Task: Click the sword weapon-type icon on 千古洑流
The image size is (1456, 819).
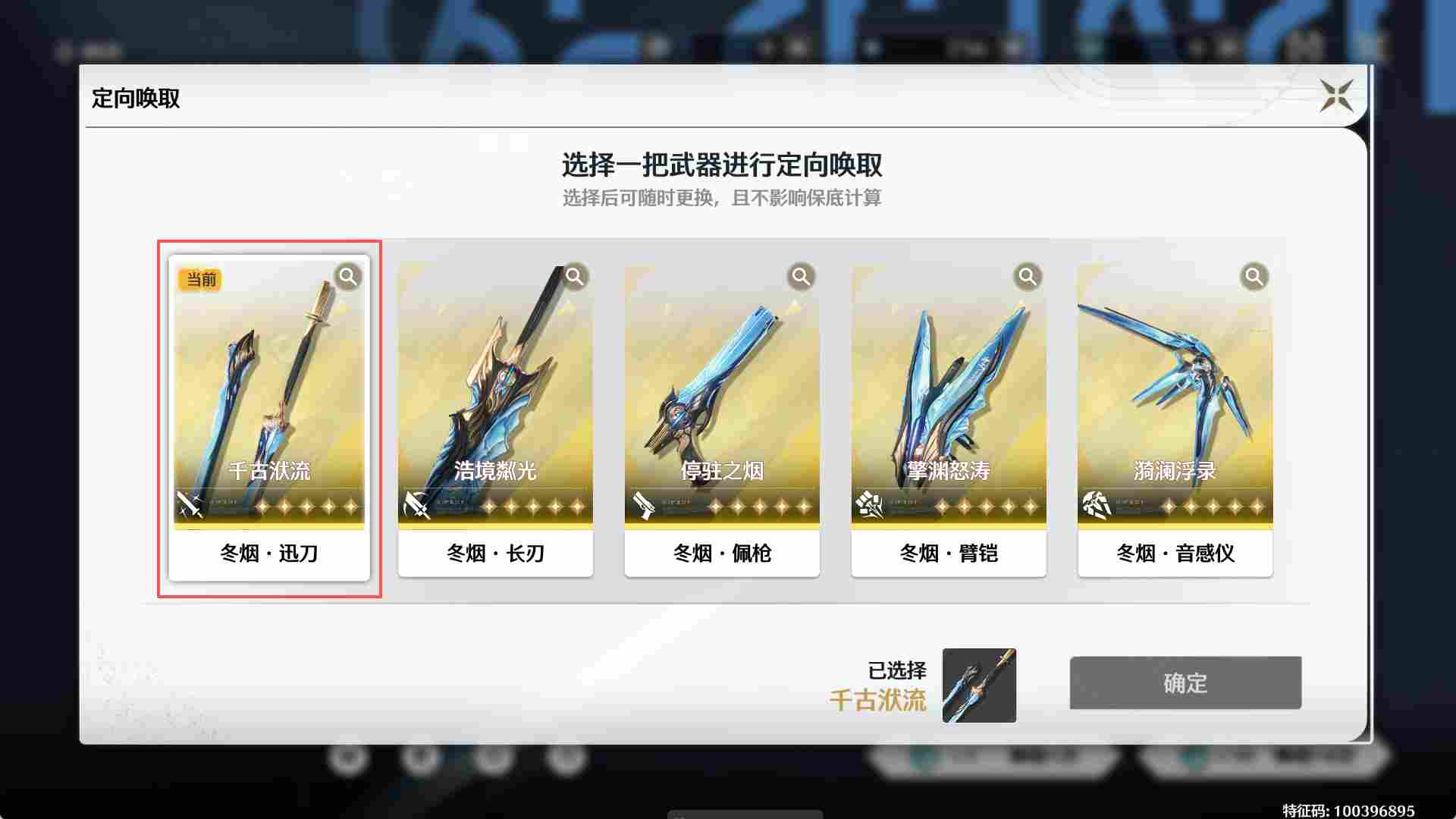Action: coord(190,503)
